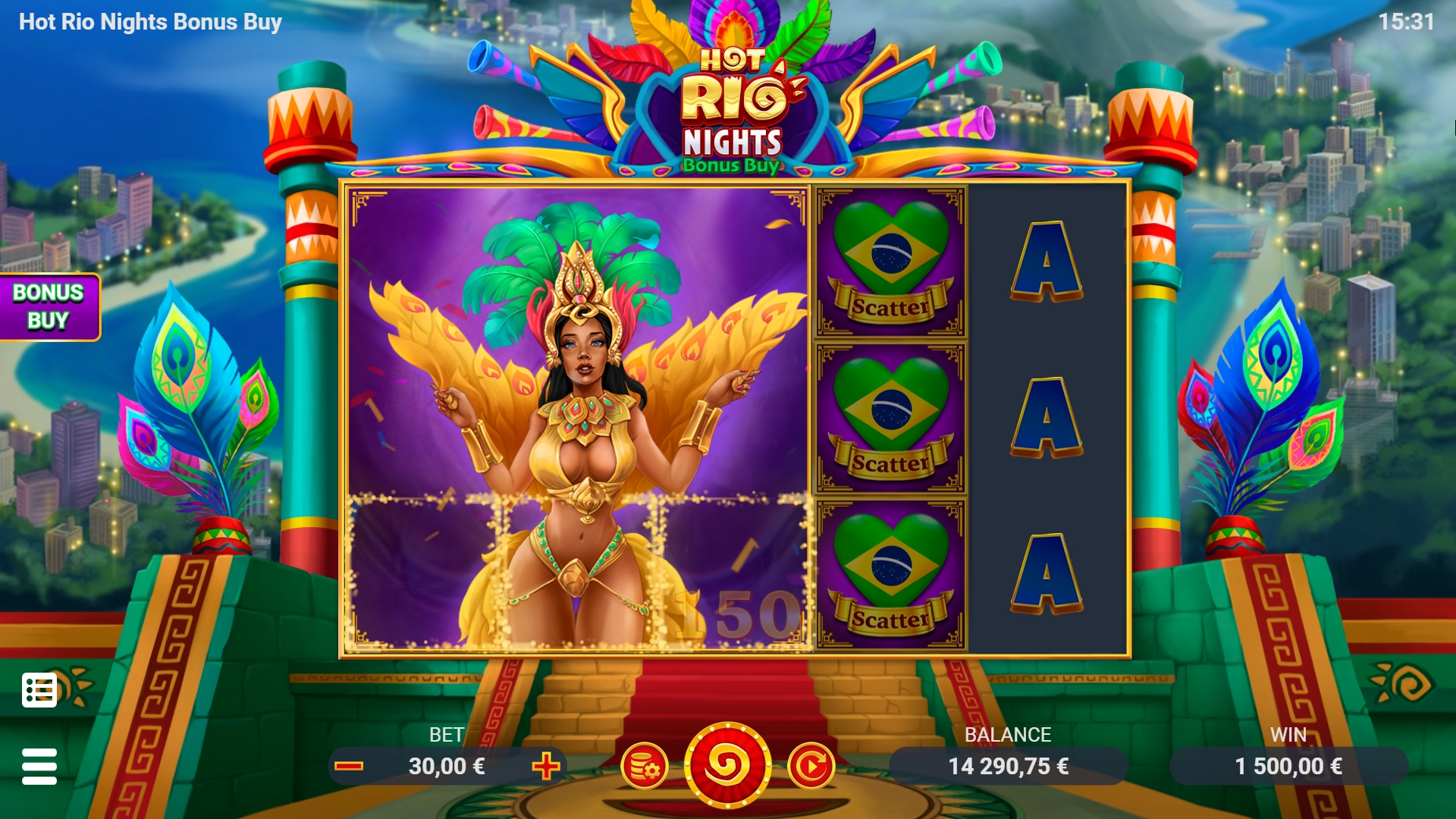Decrease the bet with the minus button
The image size is (1456, 819).
(x=349, y=766)
